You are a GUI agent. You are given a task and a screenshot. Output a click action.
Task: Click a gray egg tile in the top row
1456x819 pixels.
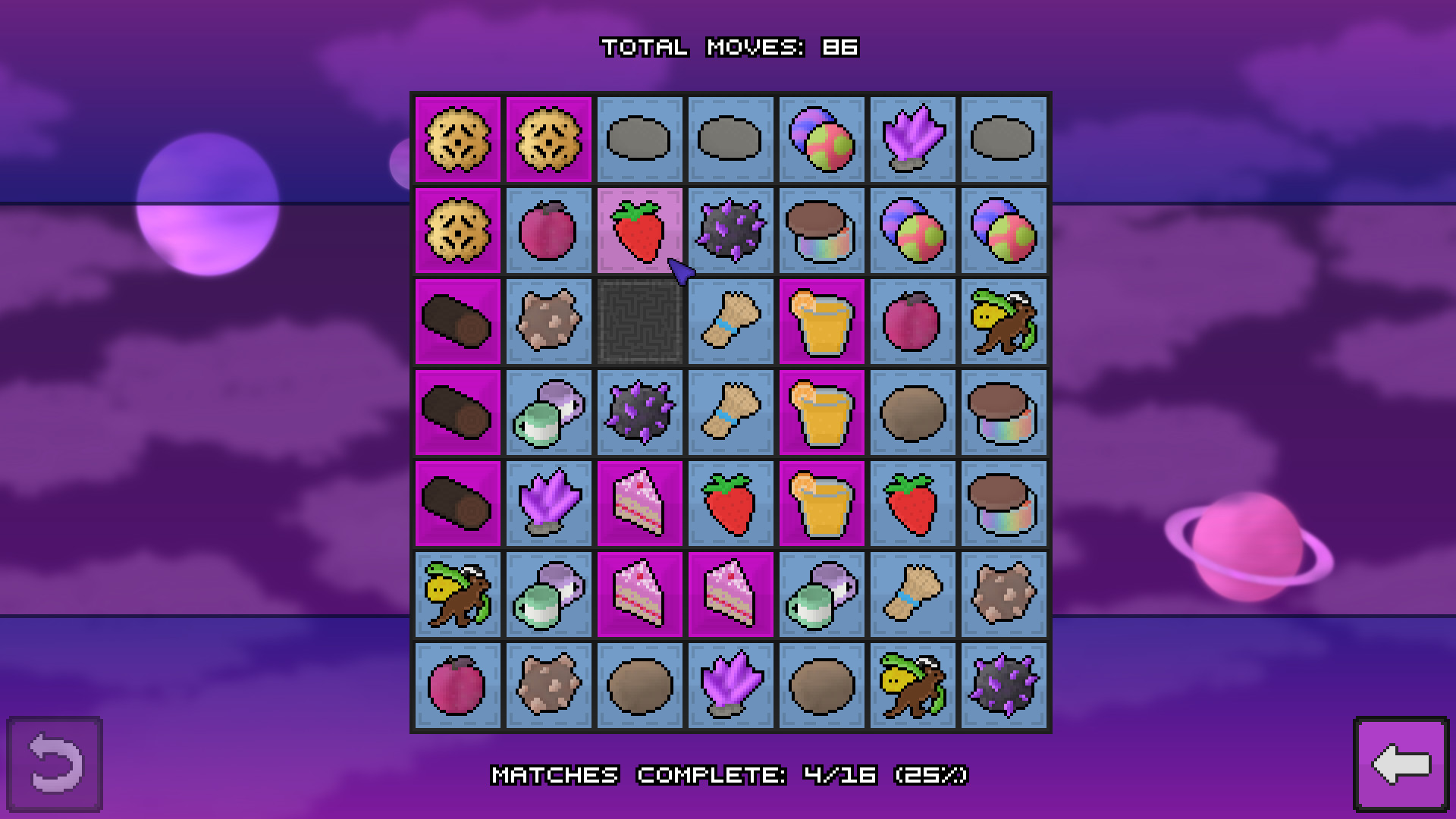639,140
